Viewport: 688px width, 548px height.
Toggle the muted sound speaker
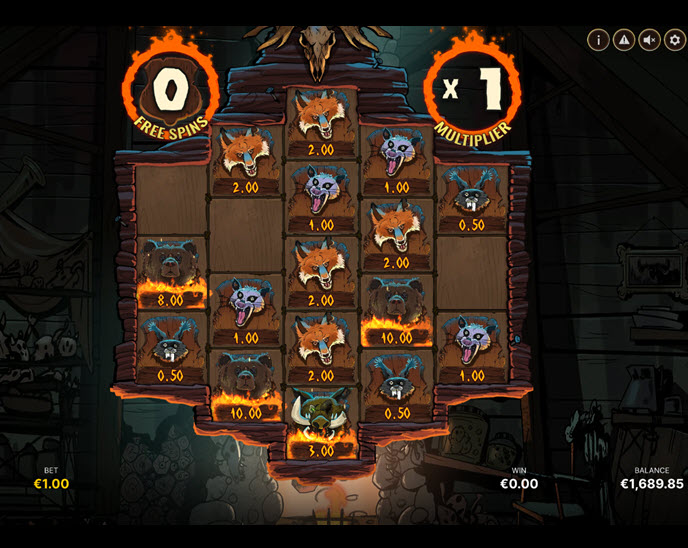649,40
